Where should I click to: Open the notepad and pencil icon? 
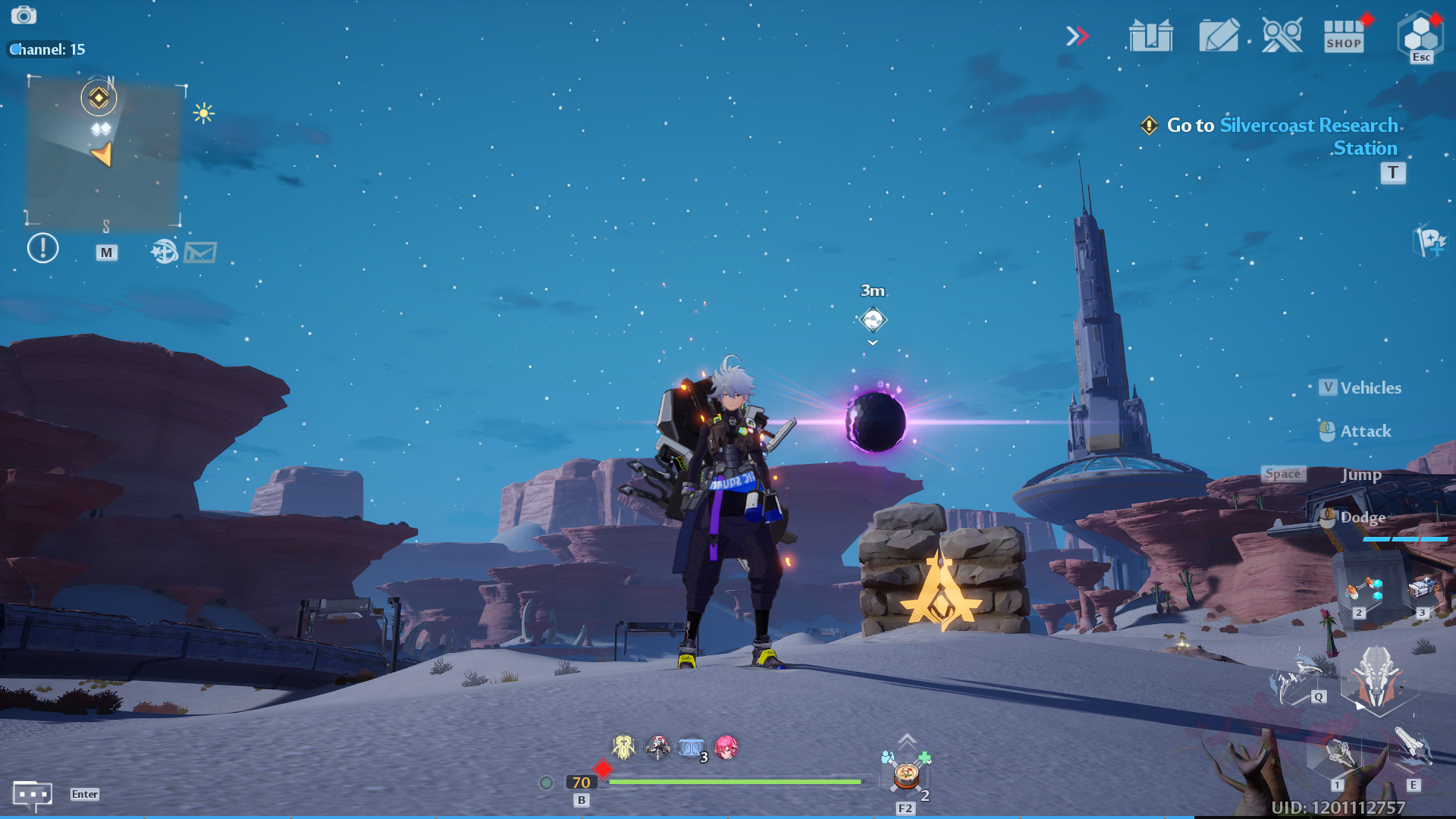coord(1219,36)
